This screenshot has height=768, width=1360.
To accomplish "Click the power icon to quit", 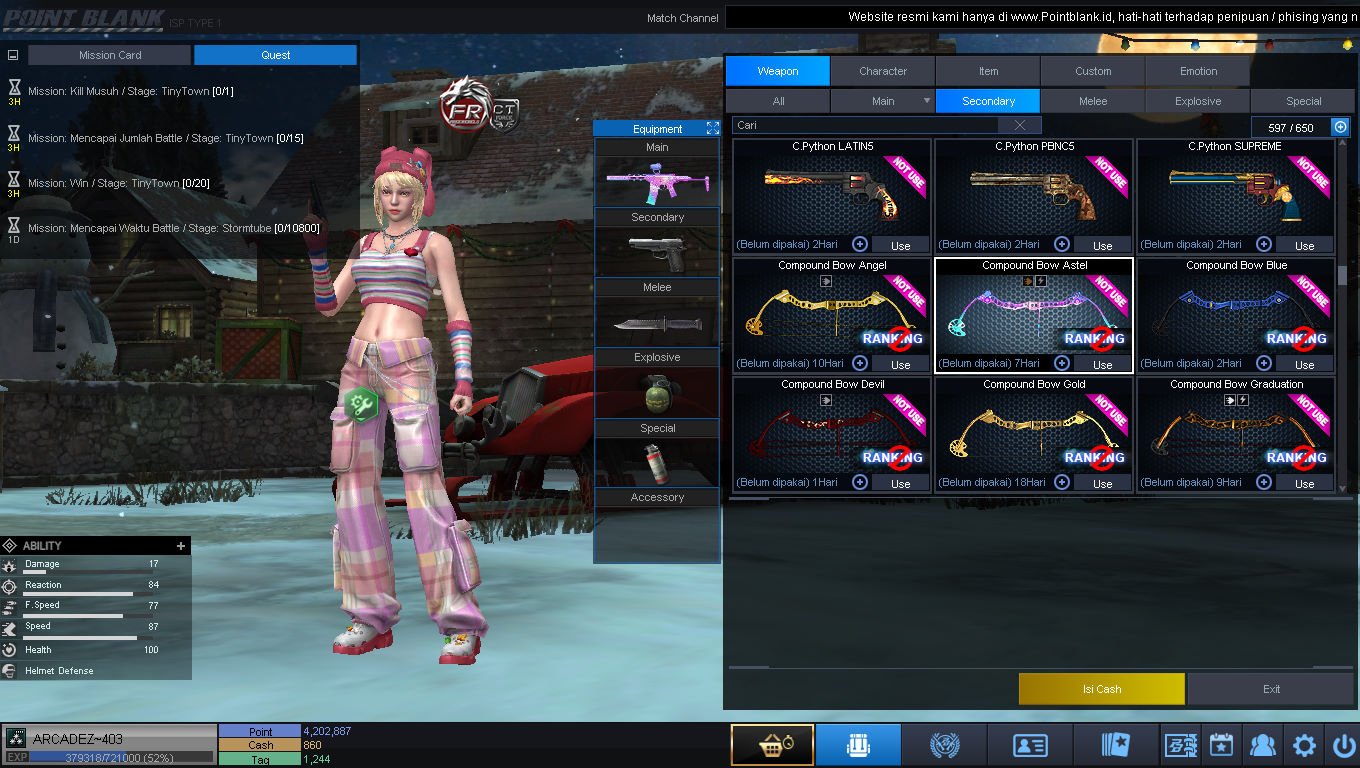I will [1344, 745].
